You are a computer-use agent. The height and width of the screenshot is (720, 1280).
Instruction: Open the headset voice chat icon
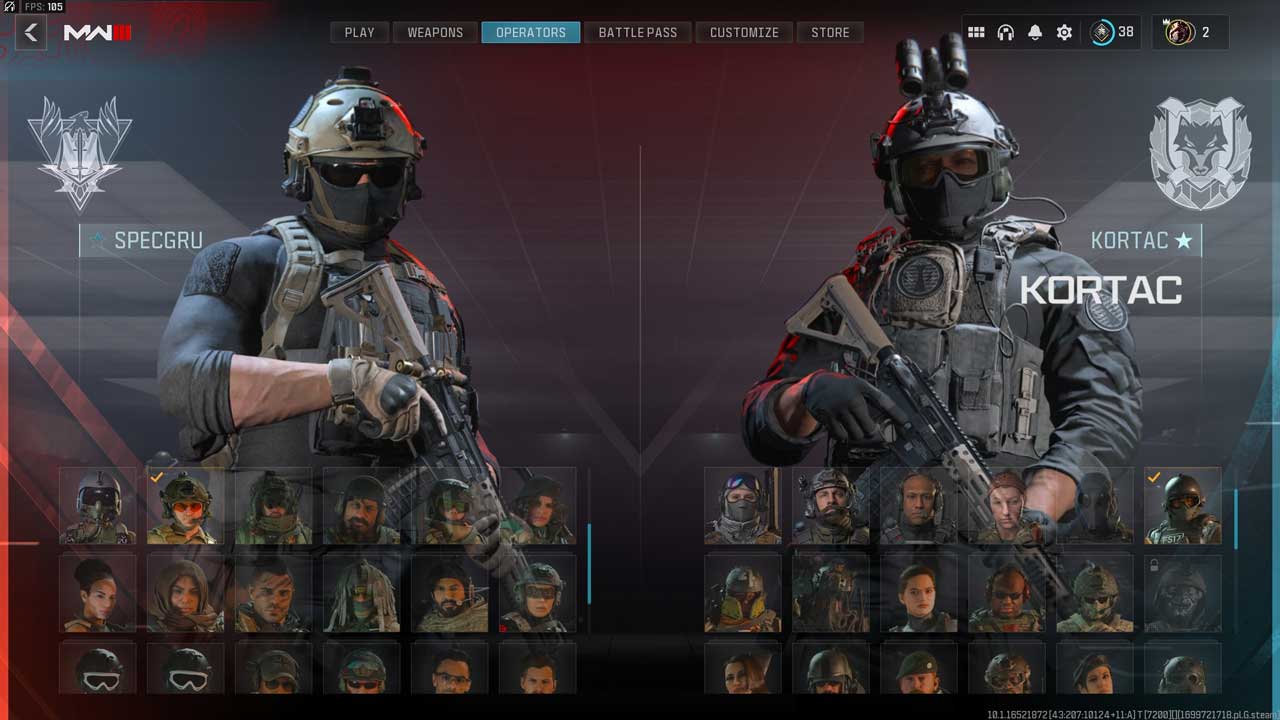1006,33
